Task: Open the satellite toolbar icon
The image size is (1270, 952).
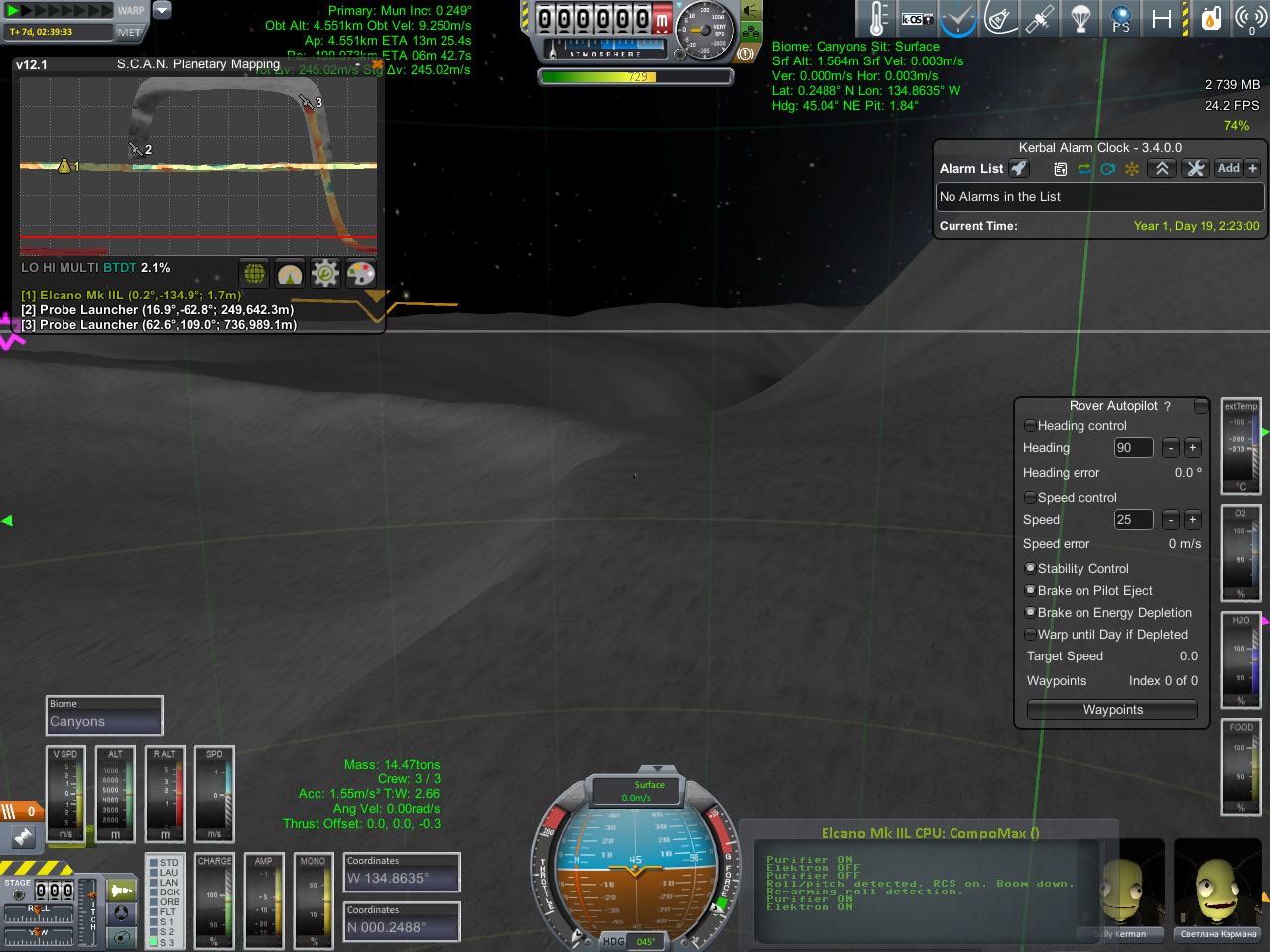Action: pyautogui.click(x=1040, y=19)
